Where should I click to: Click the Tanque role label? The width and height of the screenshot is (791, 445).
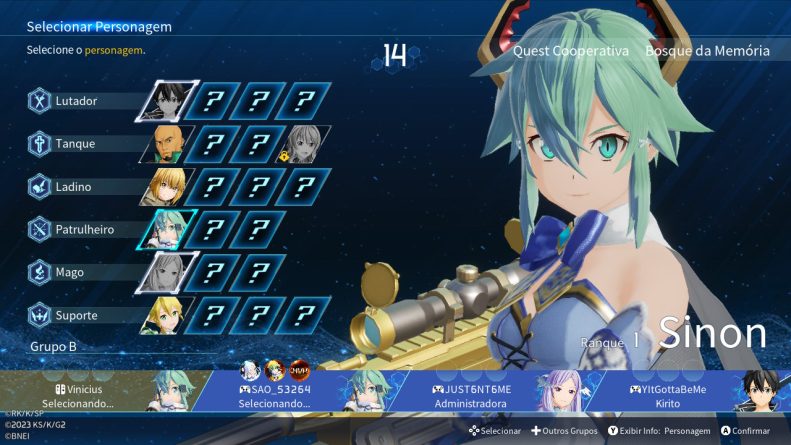click(75, 144)
